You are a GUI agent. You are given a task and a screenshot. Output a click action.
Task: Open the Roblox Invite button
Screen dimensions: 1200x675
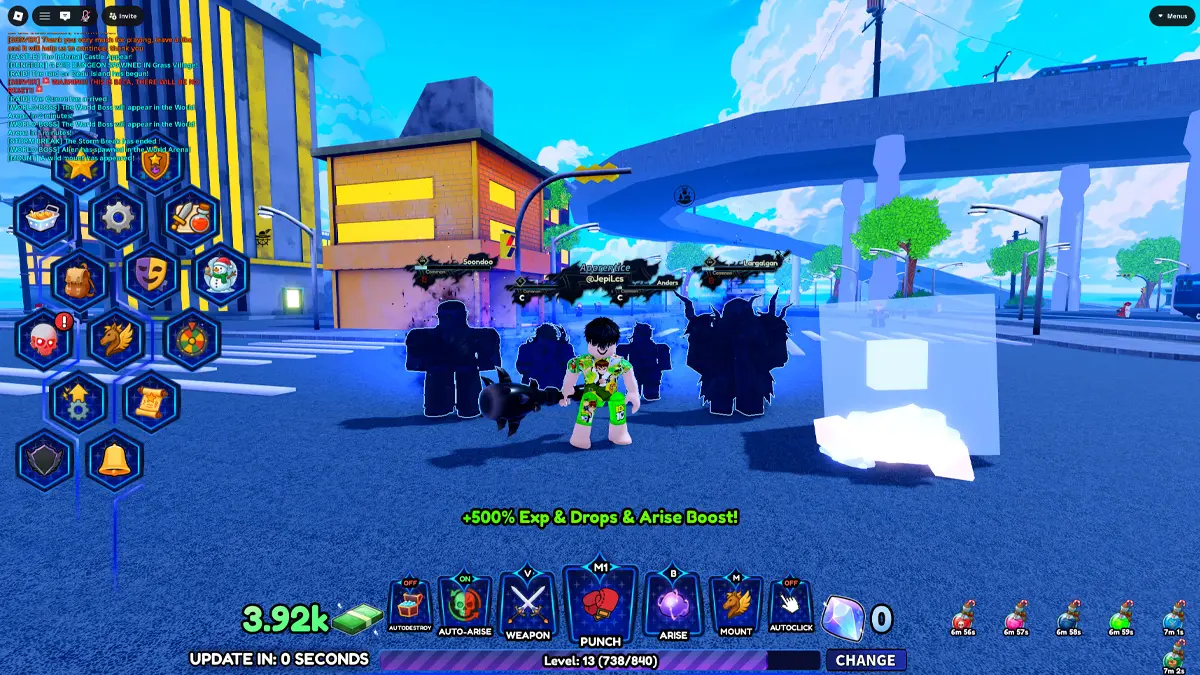point(123,16)
